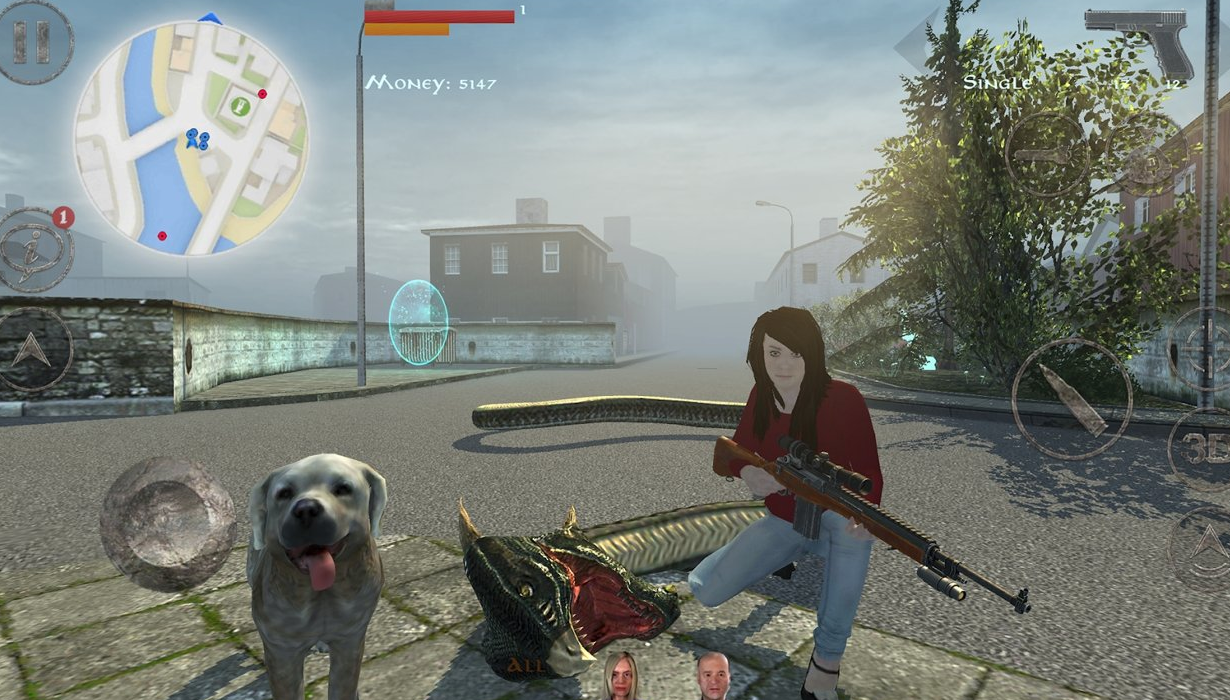Viewport: 1230px width, 700px height.
Task: Toggle the Single fire mode label
Action: (996, 83)
